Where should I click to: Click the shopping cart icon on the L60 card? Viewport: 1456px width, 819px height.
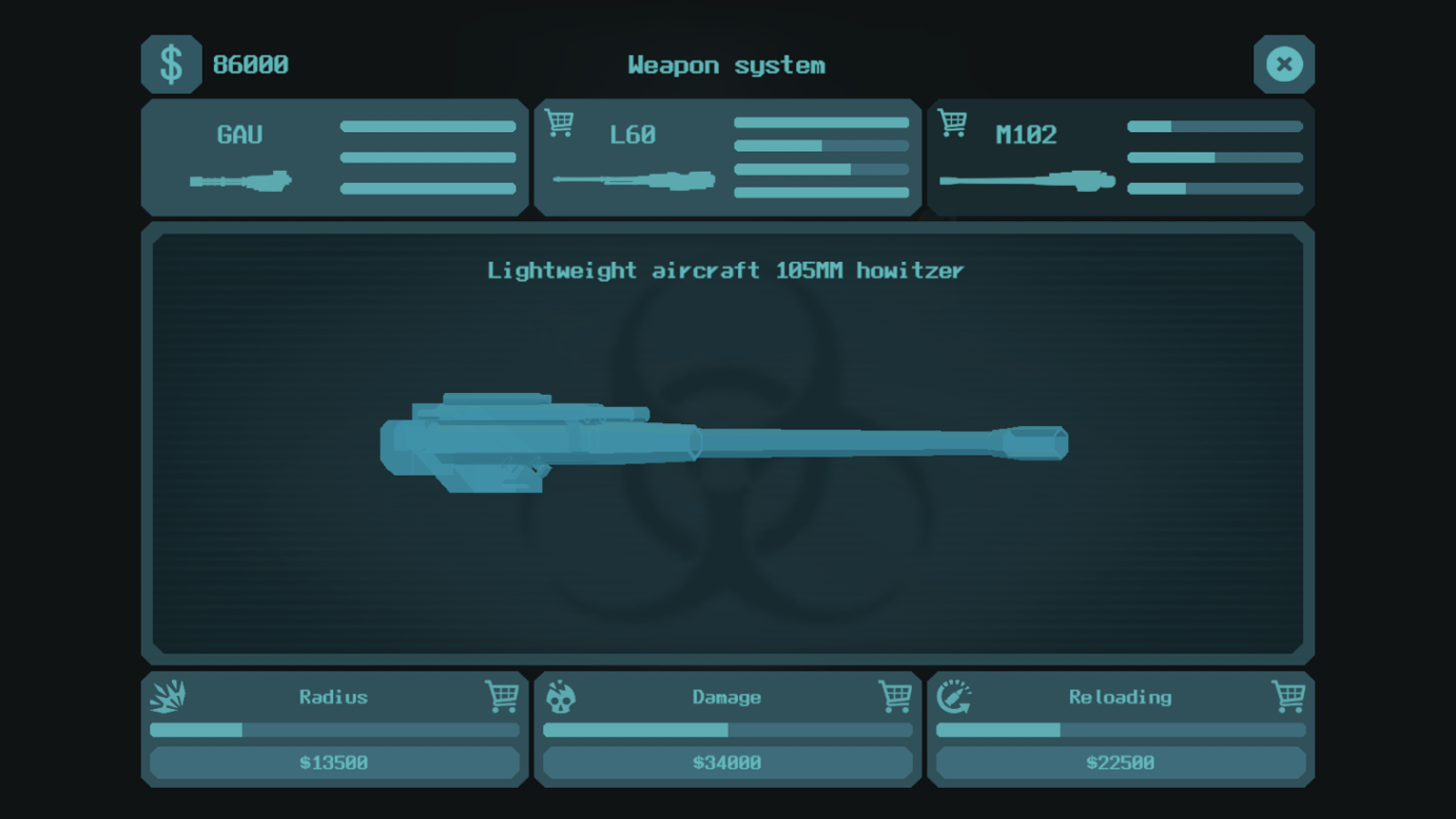561,121
